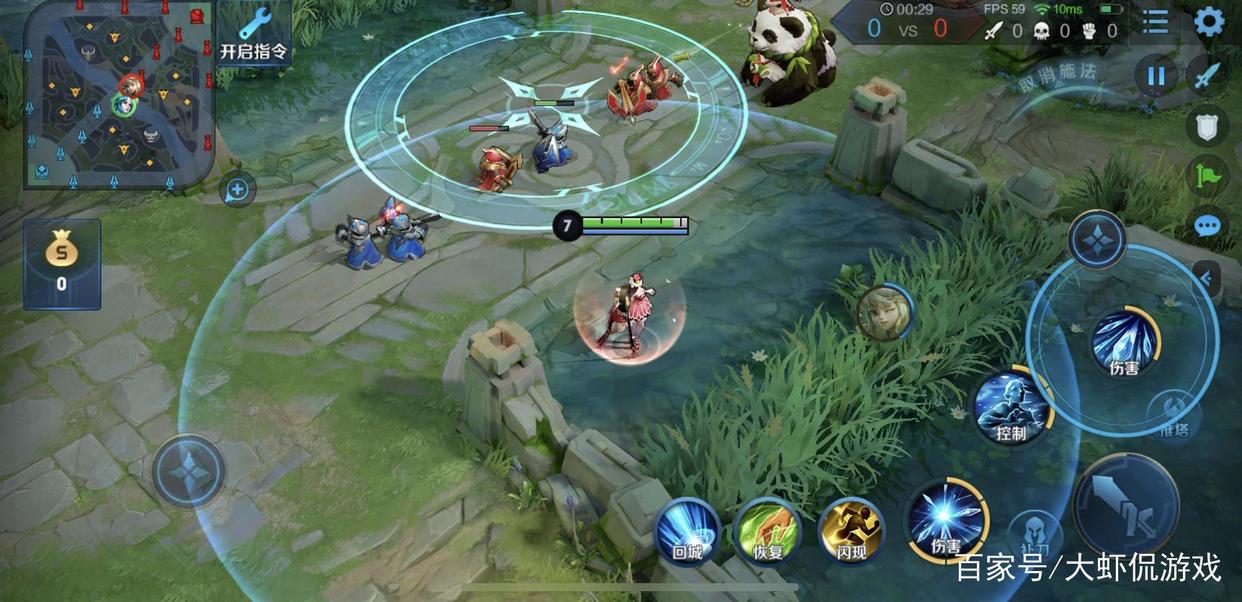The width and height of the screenshot is (1242, 602).
Task: Target the blonde hero portrait
Action: tap(885, 312)
